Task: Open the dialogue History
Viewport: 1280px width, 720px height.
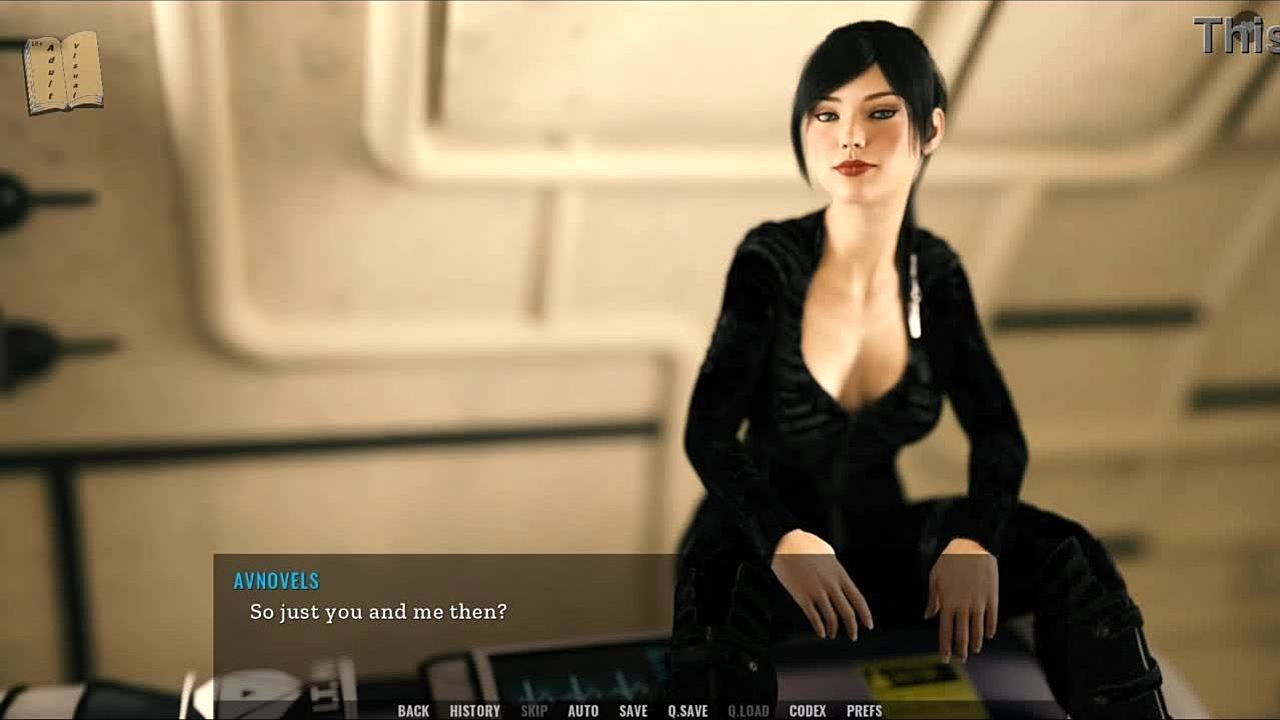Action: point(474,711)
